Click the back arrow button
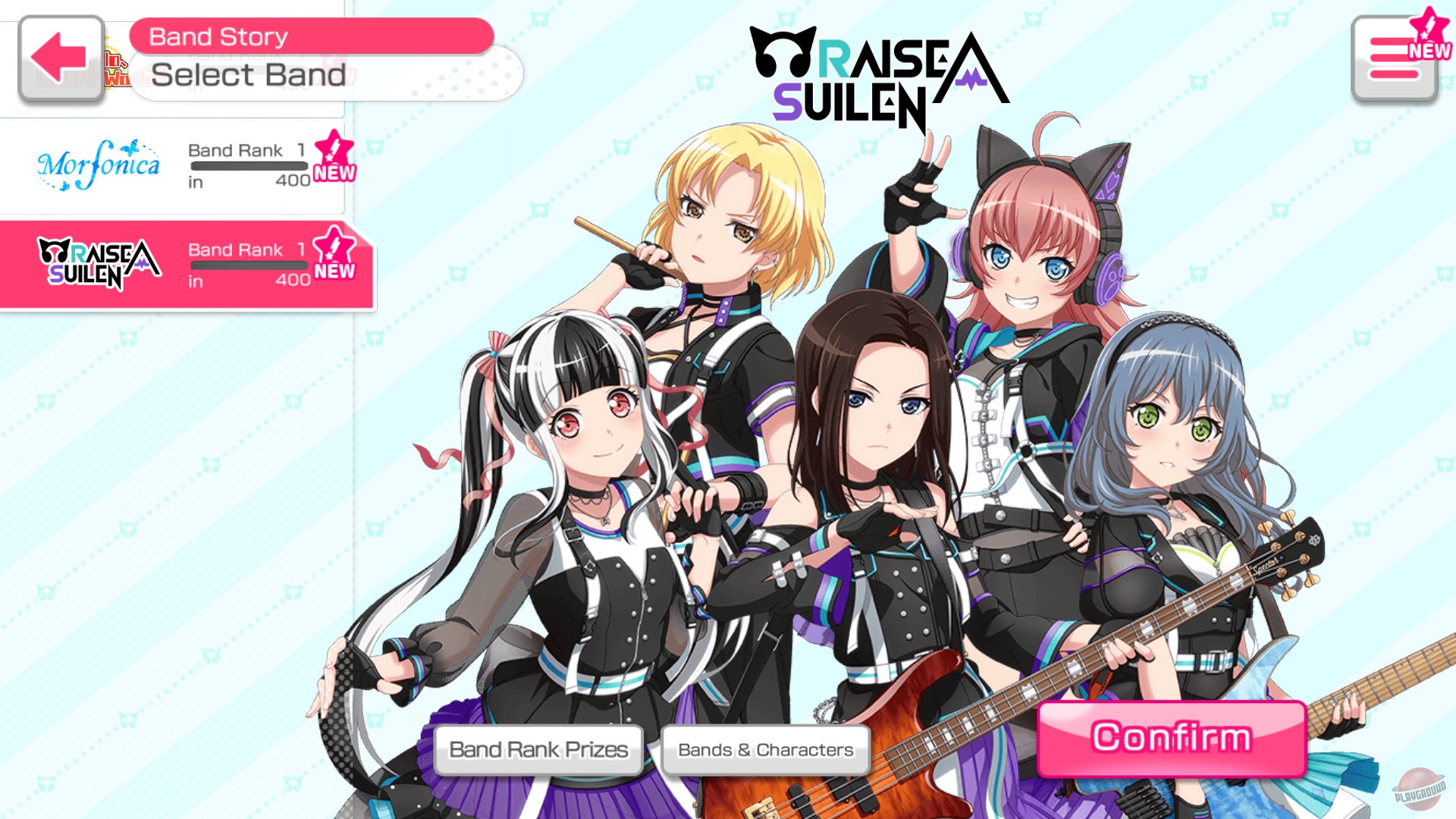Image resolution: width=1456 pixels, height=819 pixels. pos(59,59)
